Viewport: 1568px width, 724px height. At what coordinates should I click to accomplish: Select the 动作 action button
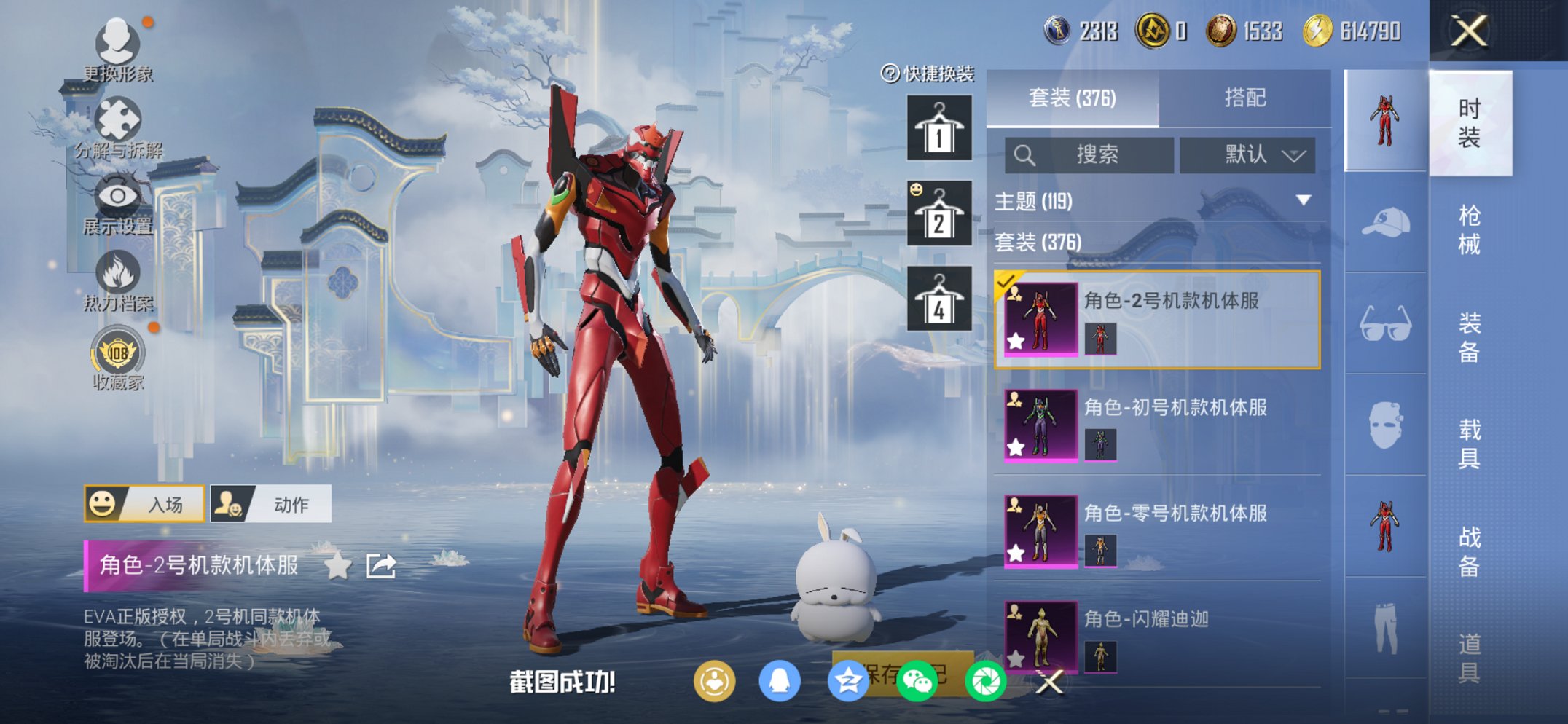click(x=271, y=504)
